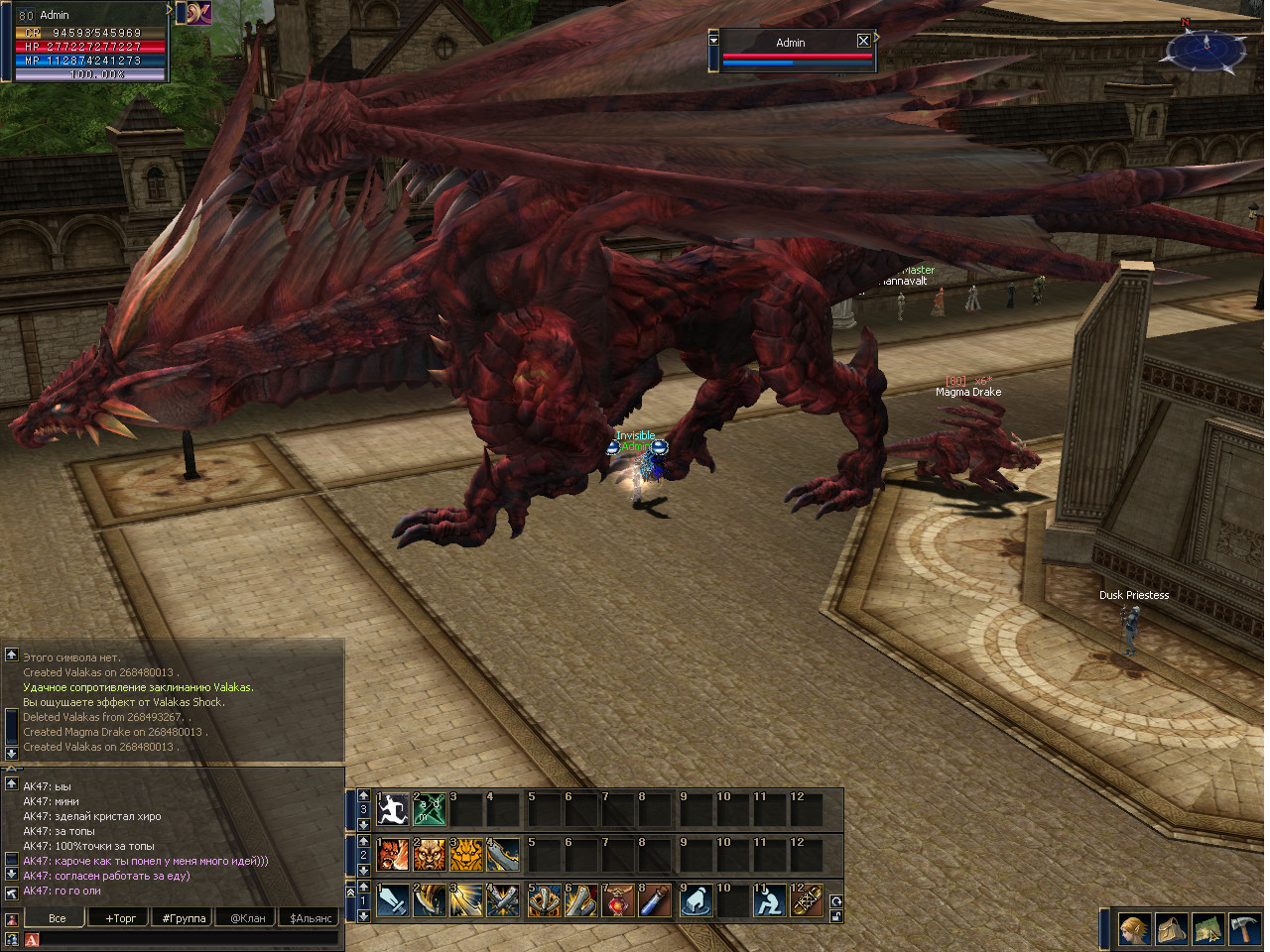The image size is (1270, 952).
Task: Activate the golden lion skill icon
Action: [x=466, y=855]
